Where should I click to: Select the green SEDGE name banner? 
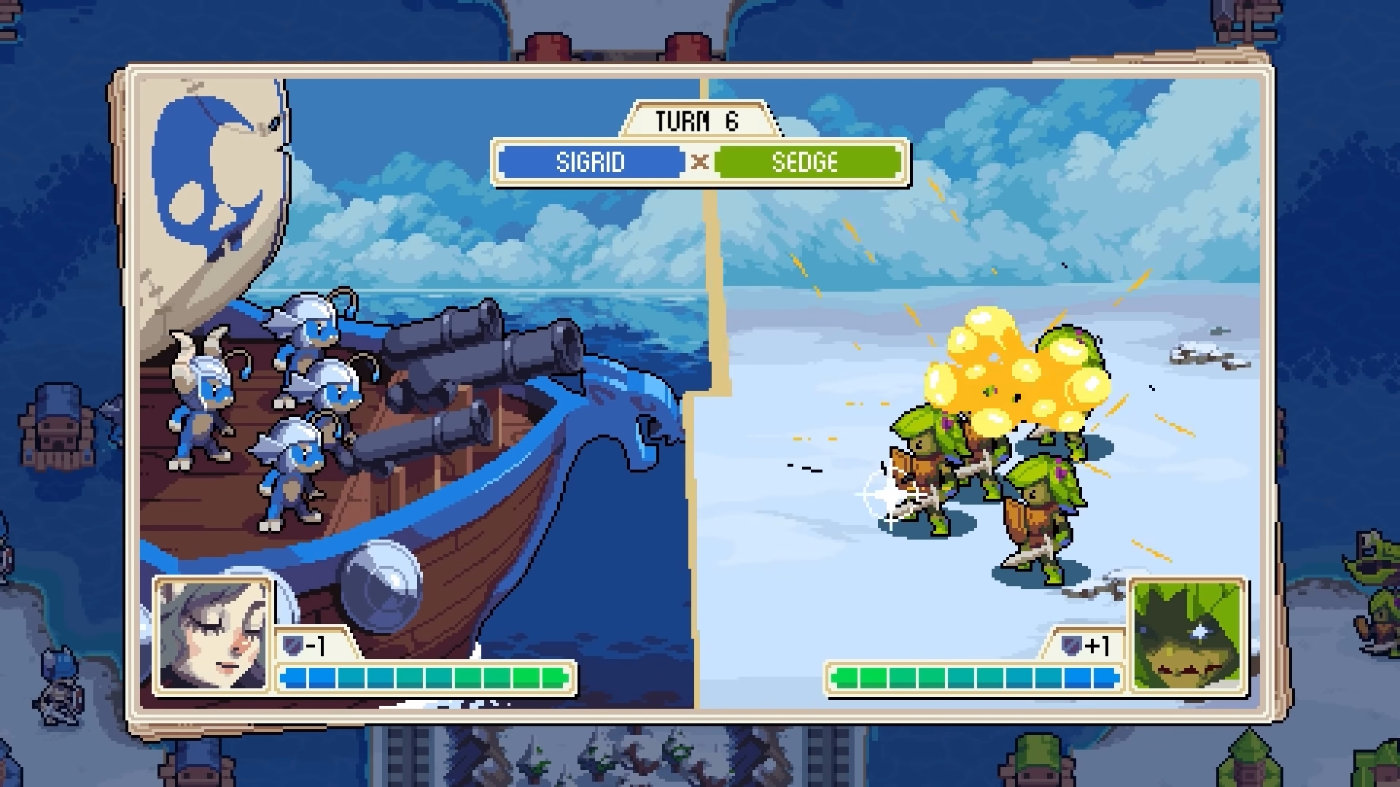pyautogui.click(x=806, y=162)
